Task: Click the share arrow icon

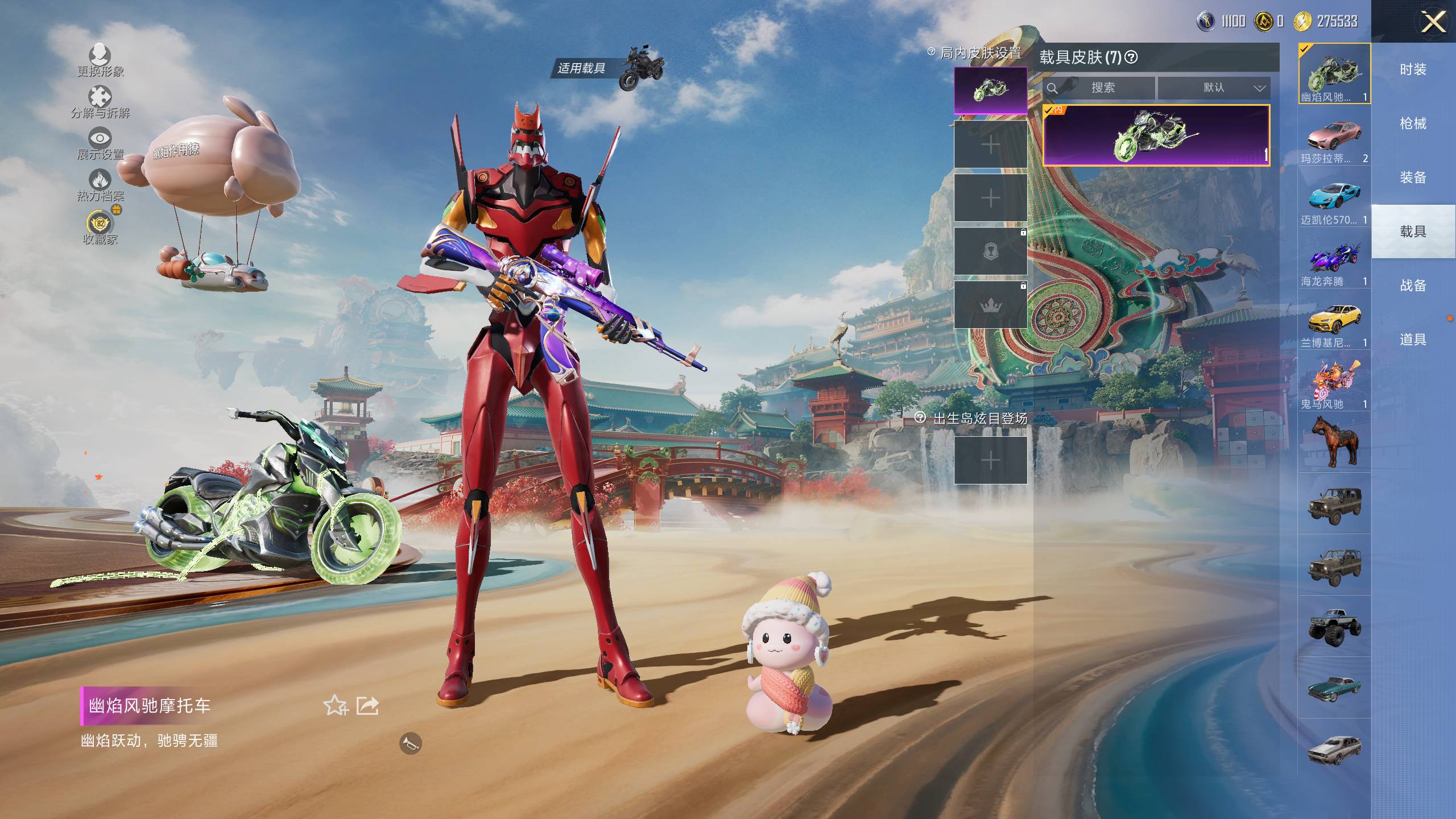Action: point(367,706)
